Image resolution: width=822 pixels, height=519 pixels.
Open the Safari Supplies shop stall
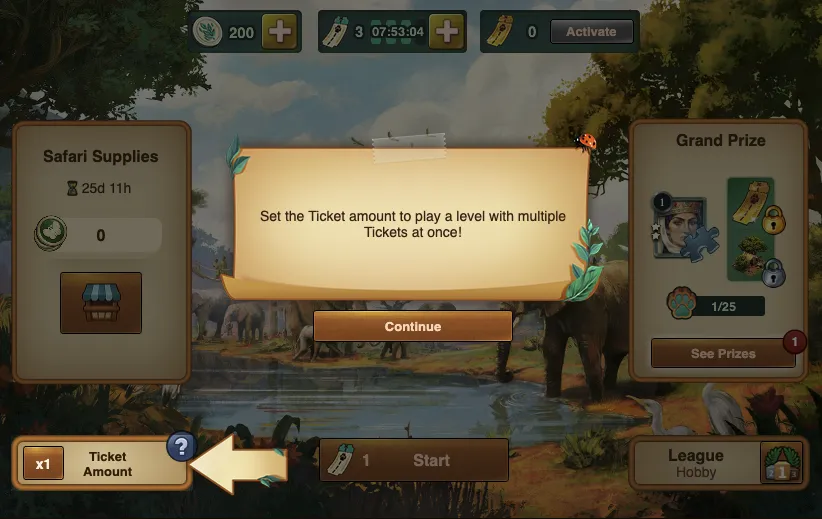[101, 302]
